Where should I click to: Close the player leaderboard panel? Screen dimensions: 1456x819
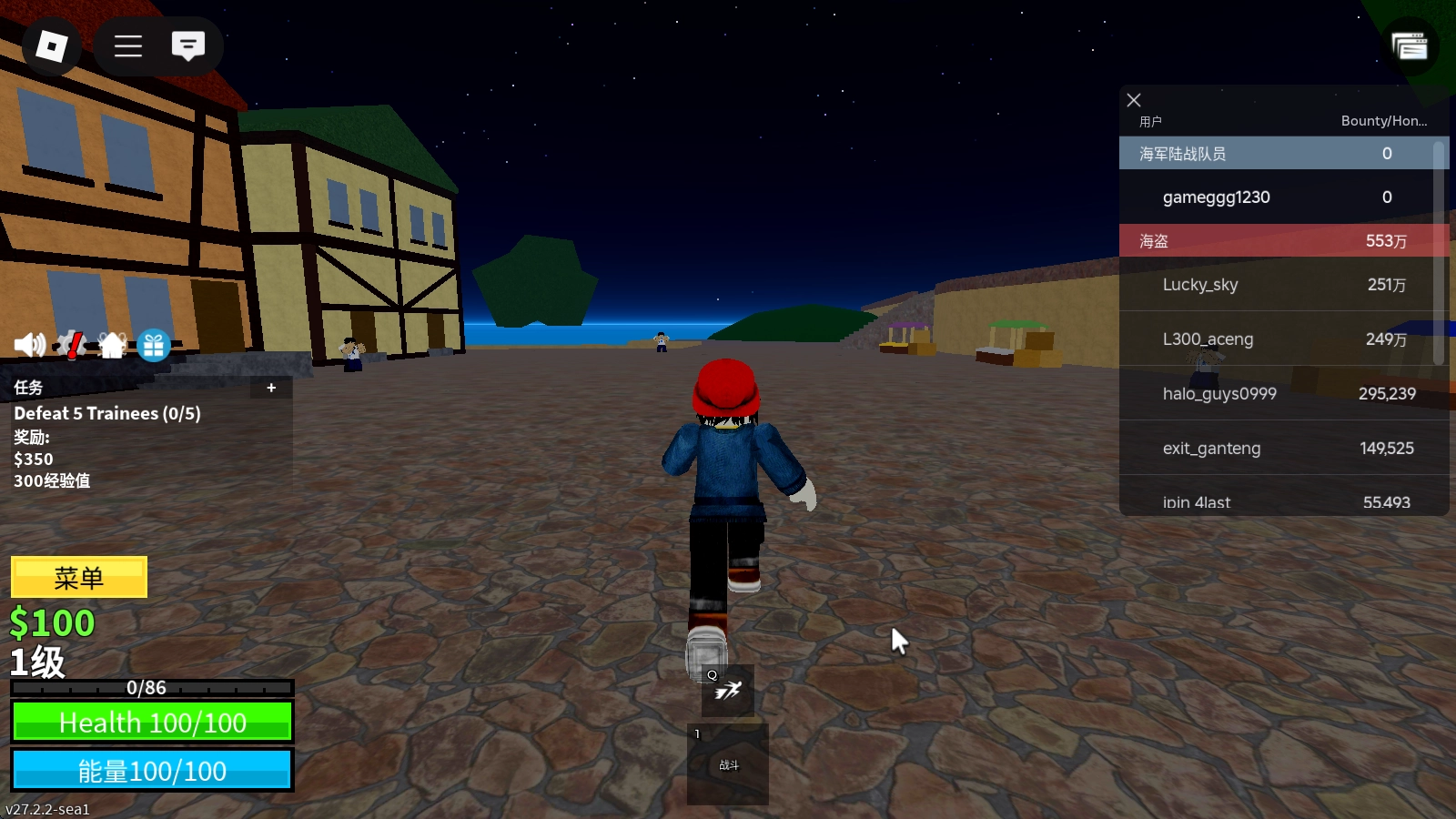point(1134,100)
